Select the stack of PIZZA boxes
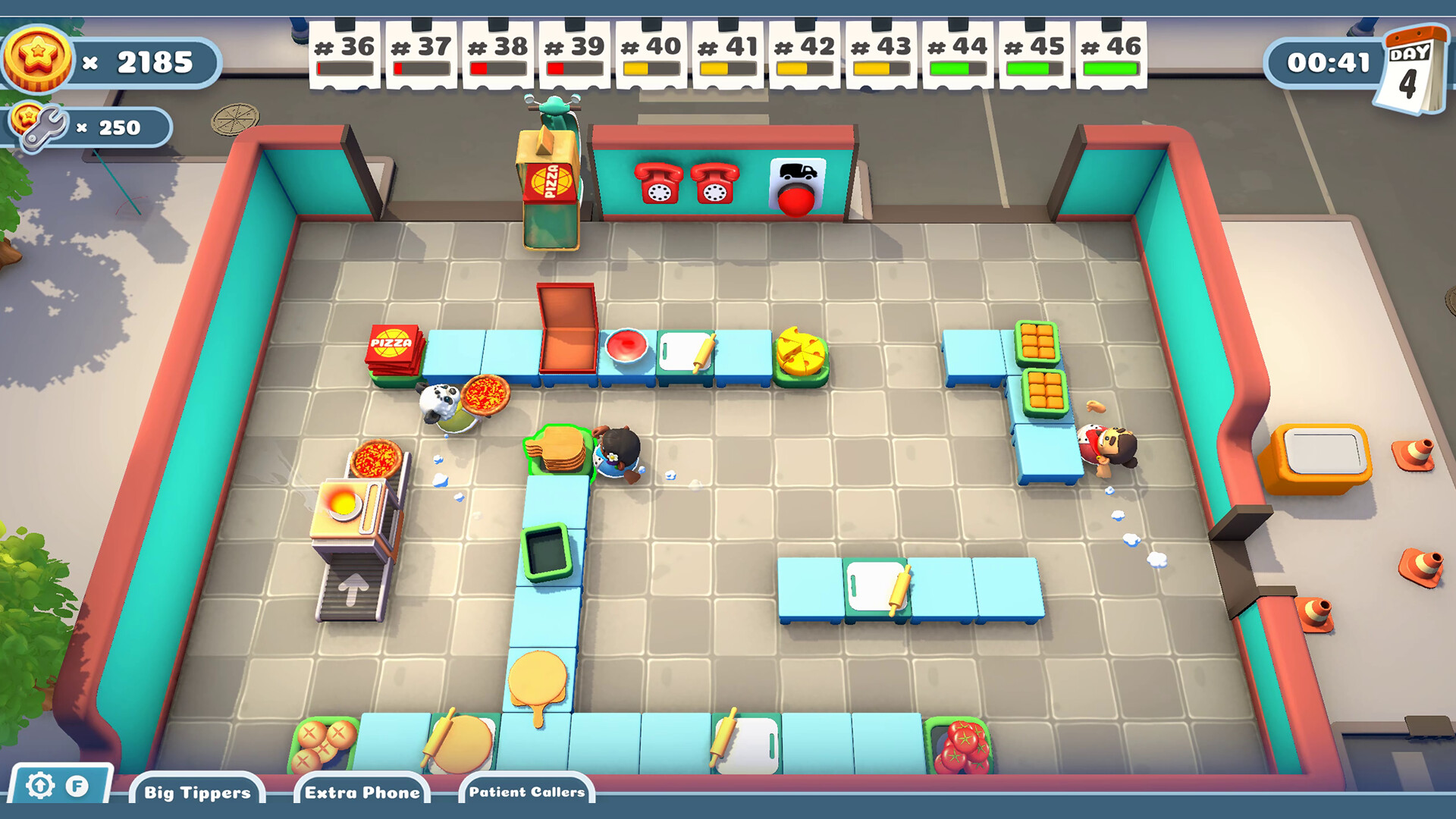Screen dimensions: 1456x819 (x=391, y=349)
